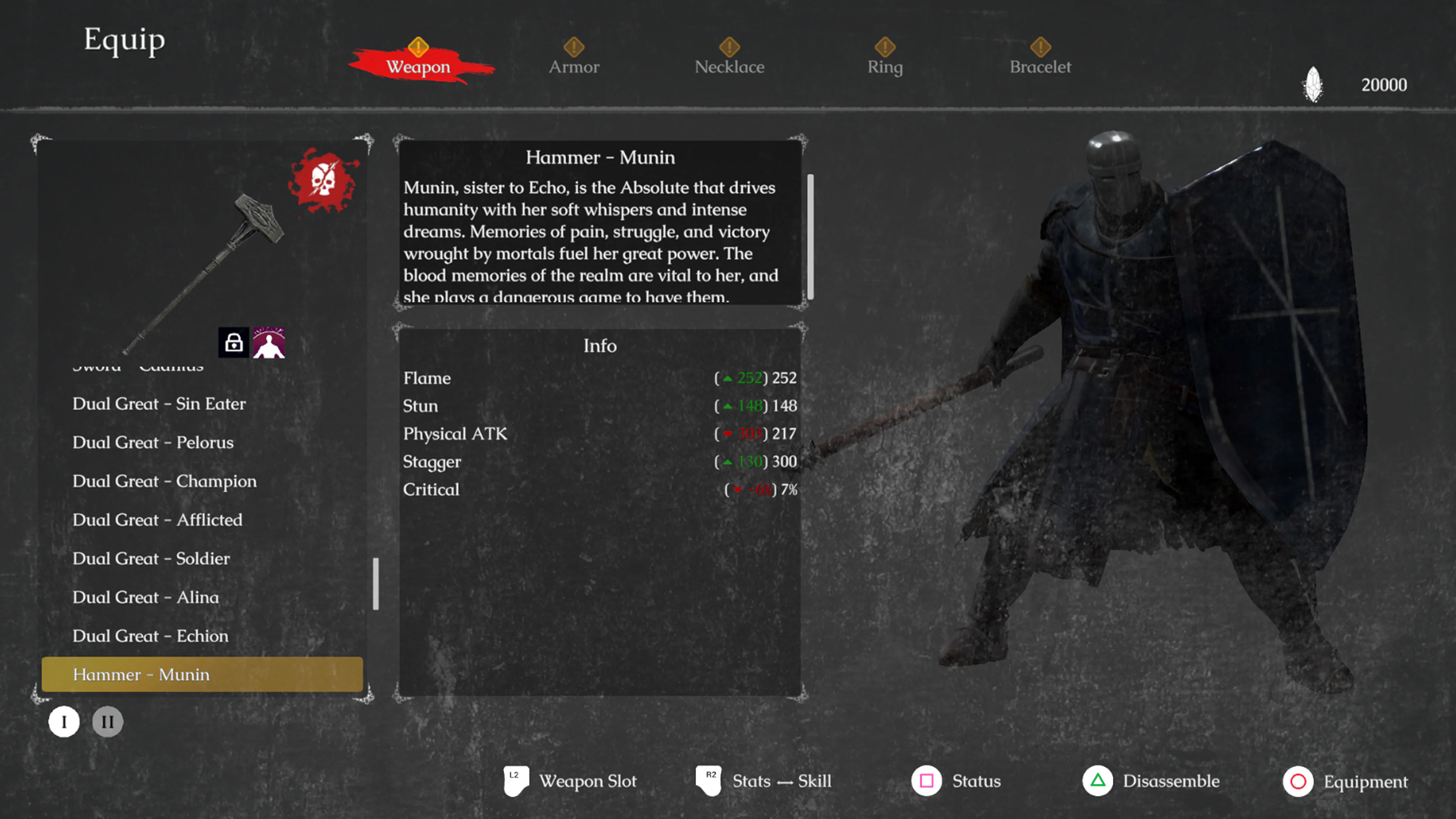Viewport: 1456px width, 819px height.
Task: Select Dual Great - Sin Eater weapon
Action: pos(159,403)
